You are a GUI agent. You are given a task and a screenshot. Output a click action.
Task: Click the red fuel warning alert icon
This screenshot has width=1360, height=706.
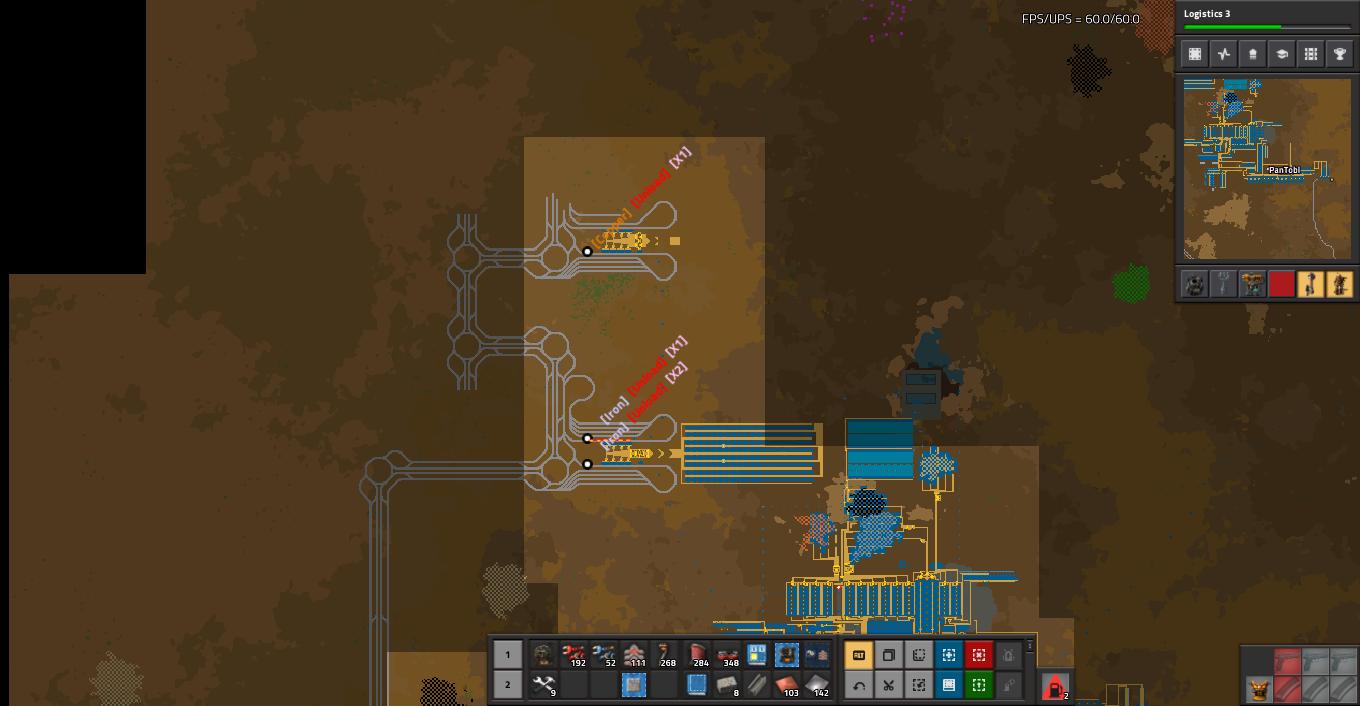[x=1054, y=686]
